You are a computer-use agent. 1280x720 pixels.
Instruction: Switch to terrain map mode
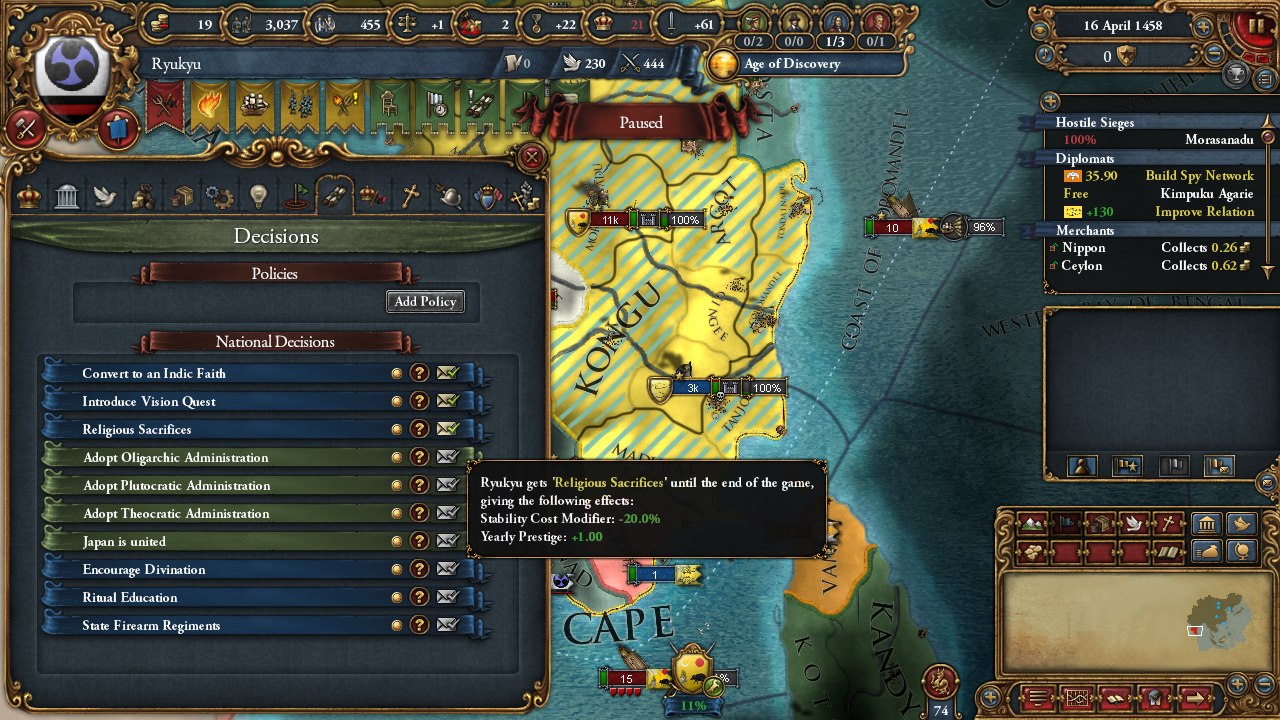point(1031,523)
